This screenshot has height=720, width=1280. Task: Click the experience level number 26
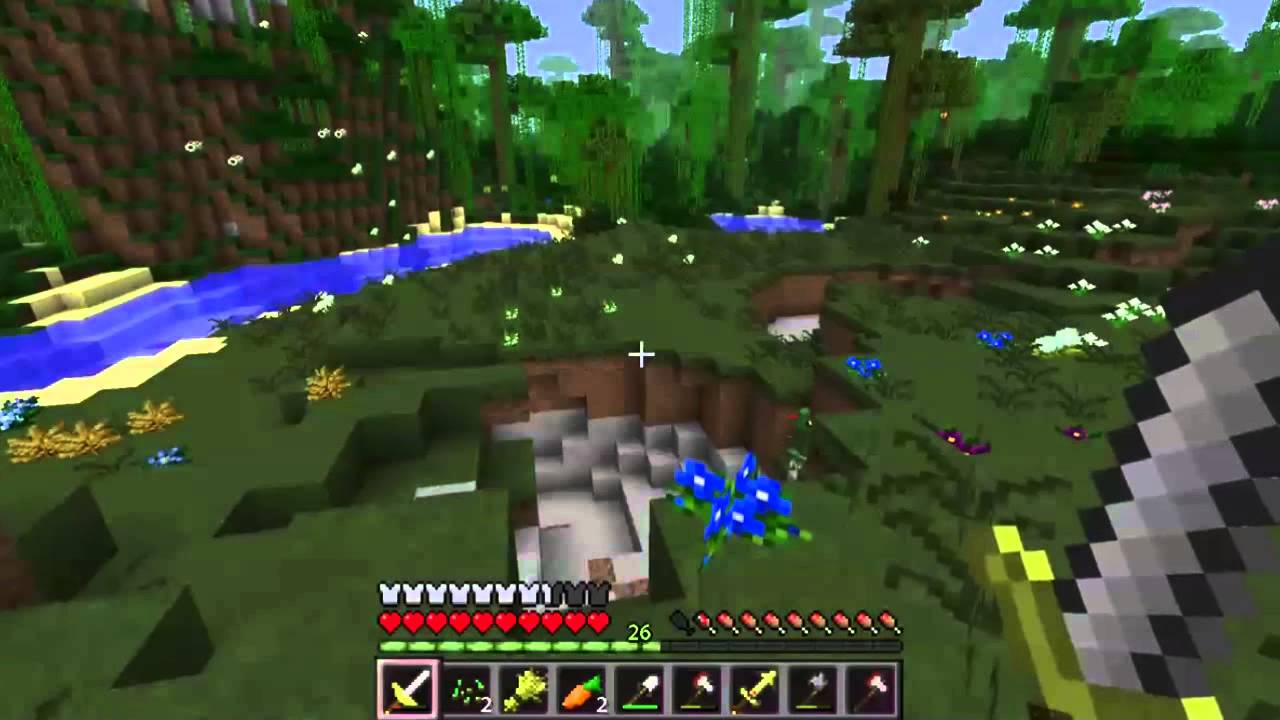click(x=638, y=632)
